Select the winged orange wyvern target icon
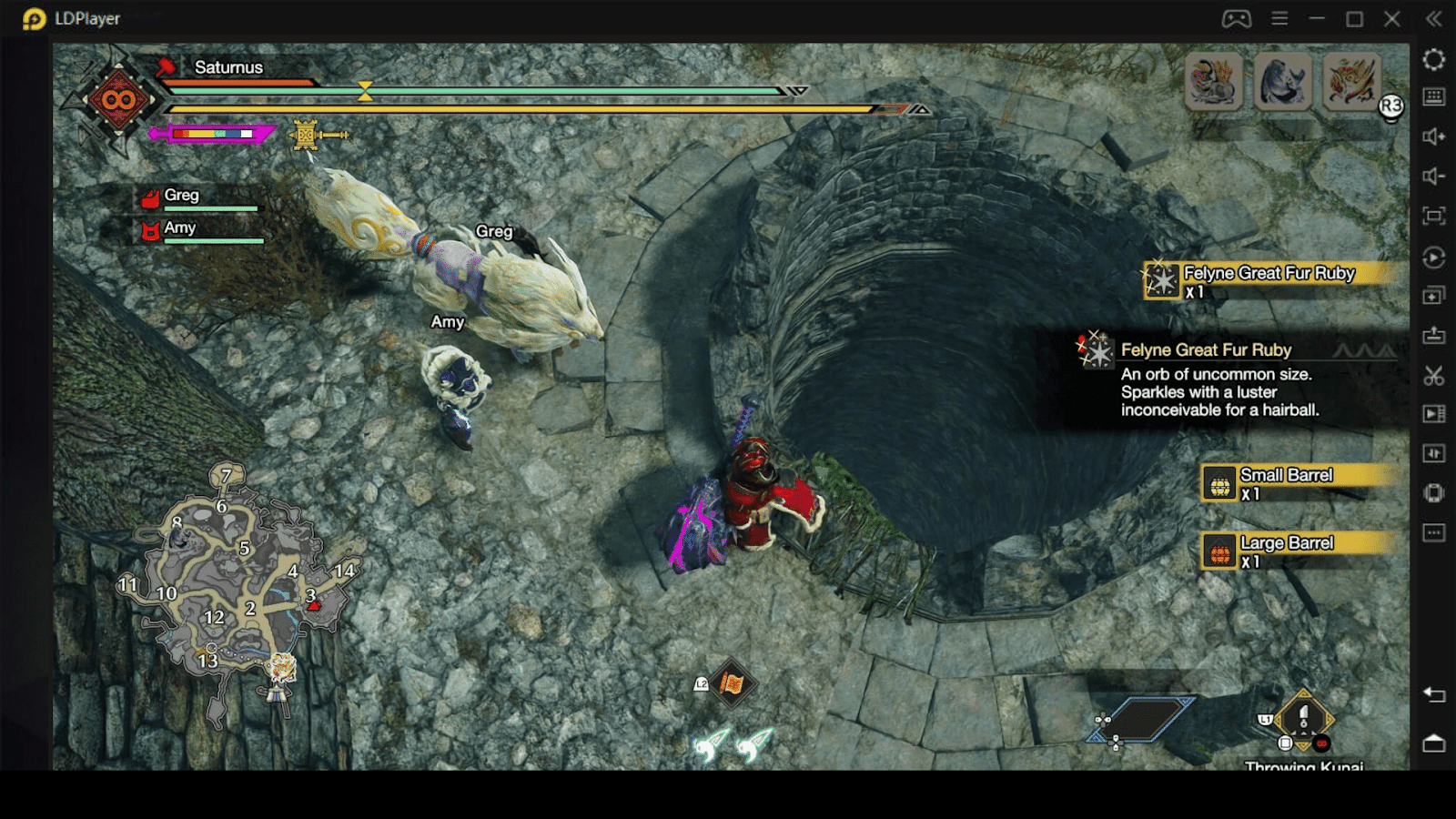 coord(1352,81)
